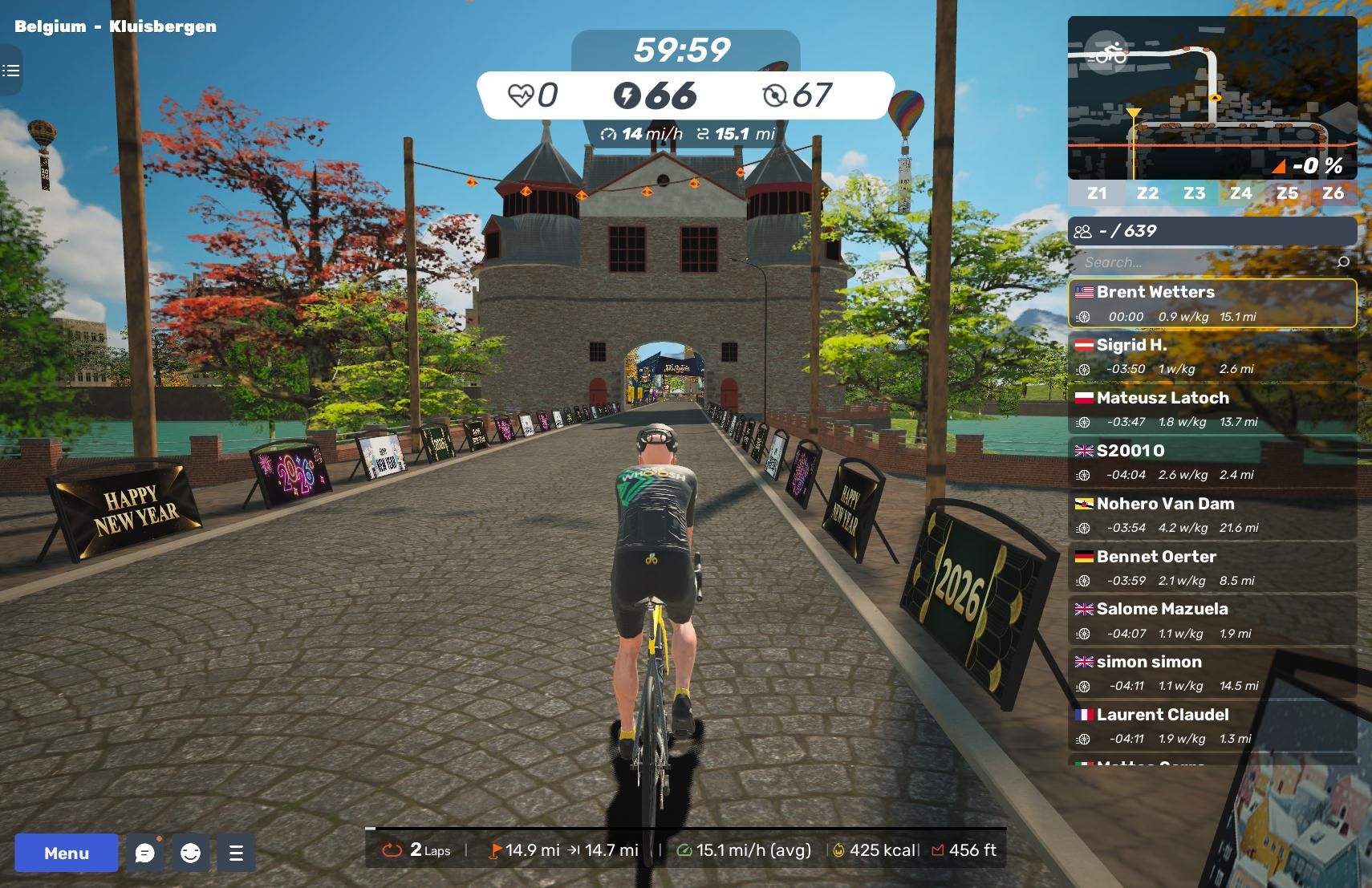Type in the rider Search field

pos(1204,262)
